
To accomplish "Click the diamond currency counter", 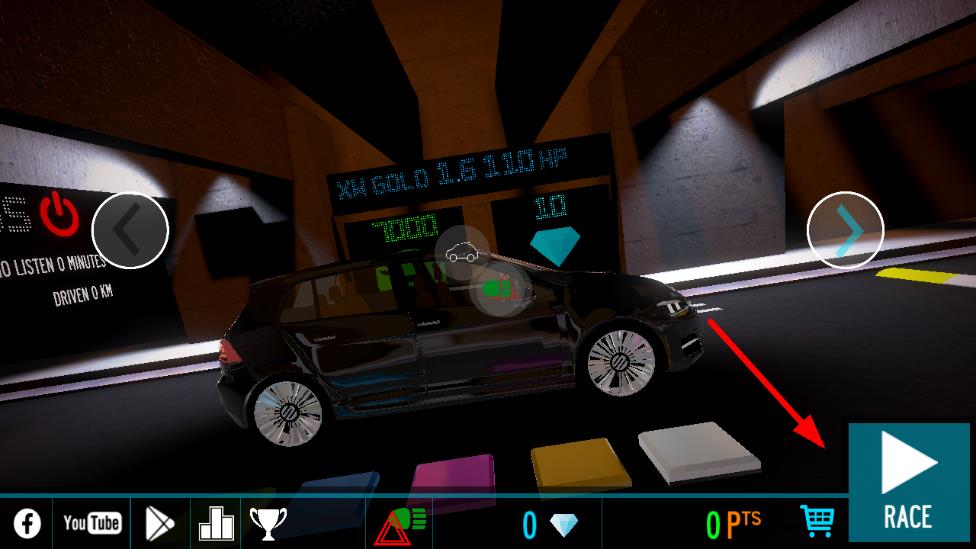I will click(x=551, y=523).
